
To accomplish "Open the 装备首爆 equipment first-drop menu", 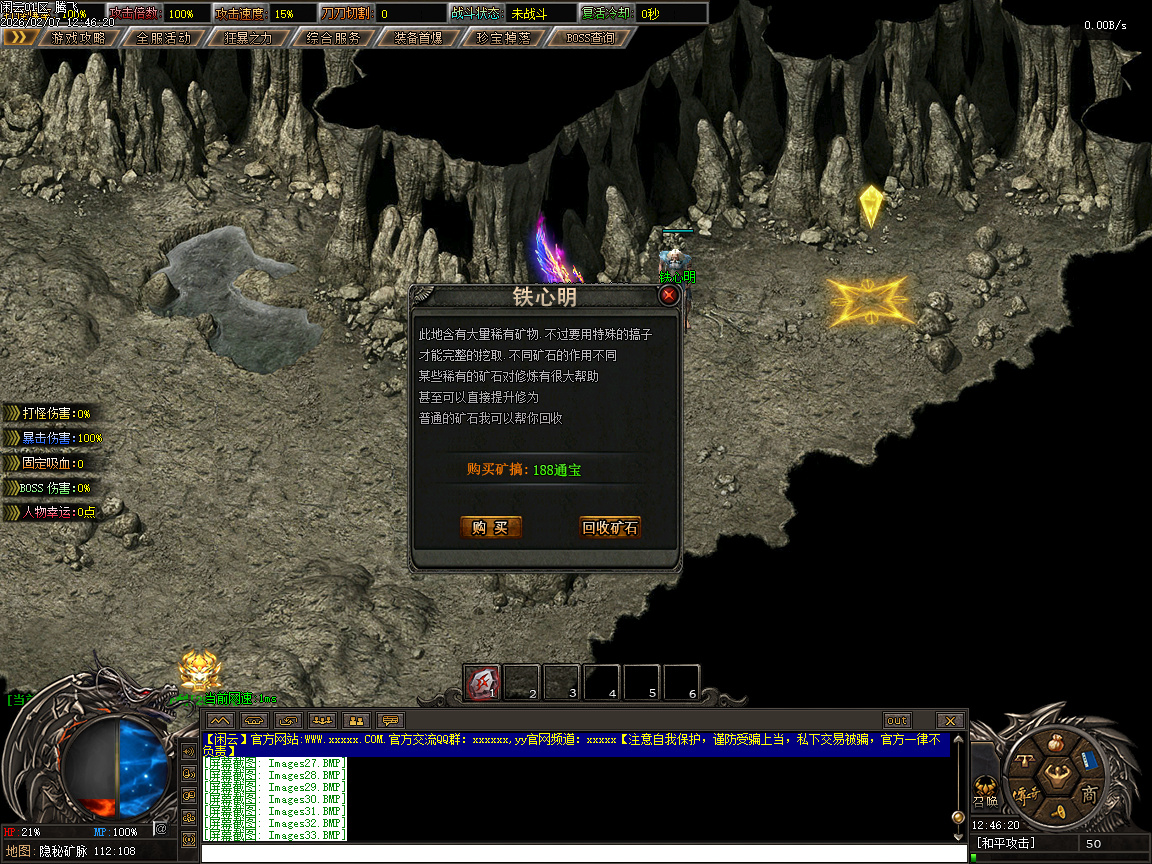I will pyautogui.click(x=419, y=38).
